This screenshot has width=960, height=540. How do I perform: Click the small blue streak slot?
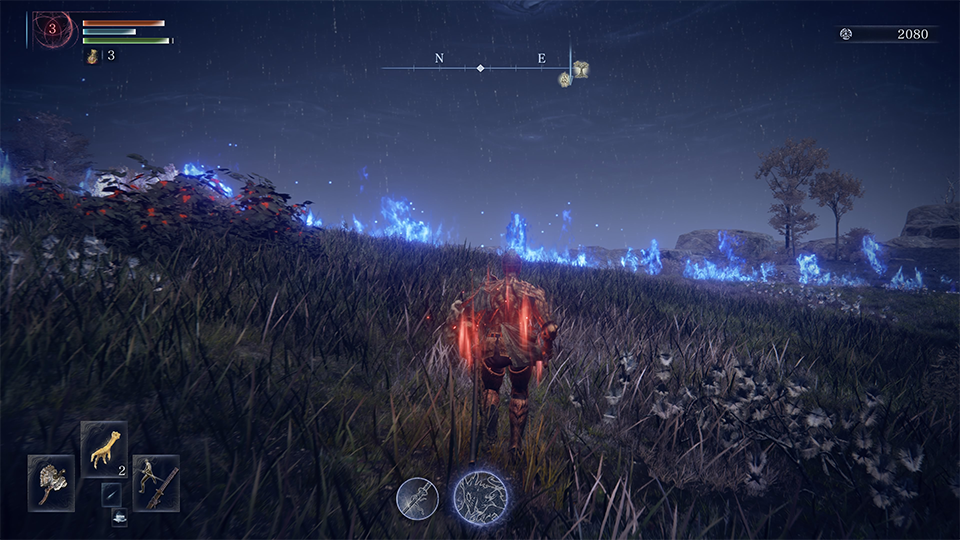tap(112, 494)
